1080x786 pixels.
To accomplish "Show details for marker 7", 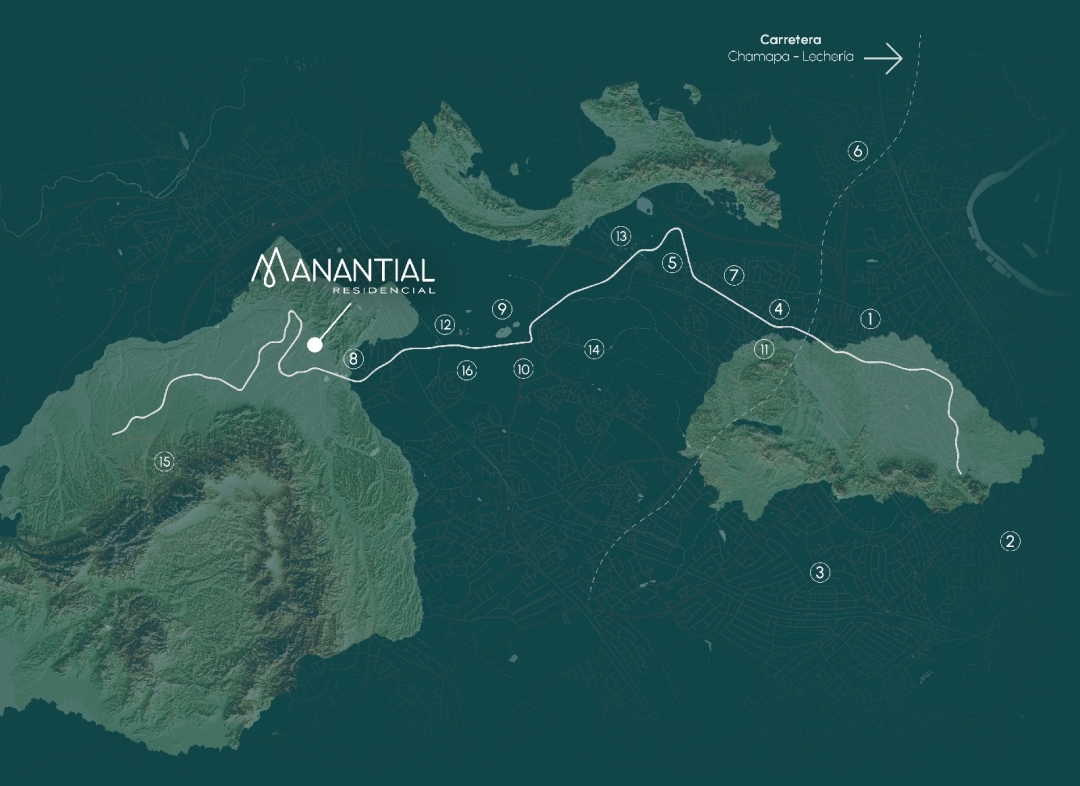I will pyautogui.click(x=734, y=275).
